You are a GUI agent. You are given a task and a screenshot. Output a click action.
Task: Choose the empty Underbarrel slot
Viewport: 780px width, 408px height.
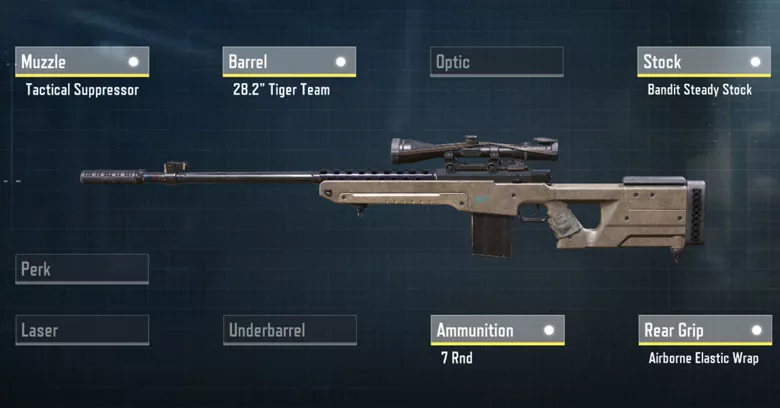pos(289,330)
